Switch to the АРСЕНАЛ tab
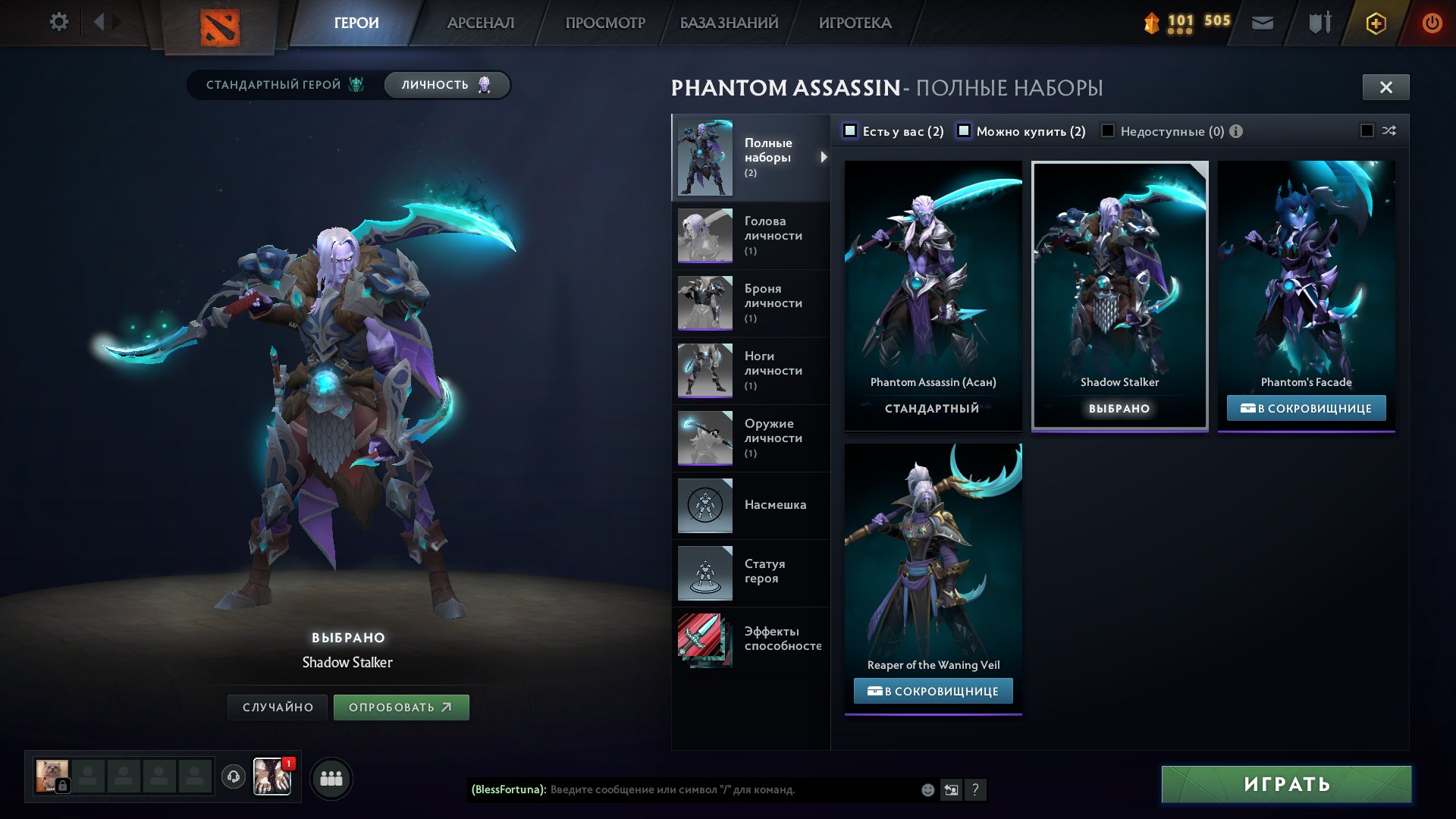1456x819 pixels. (481, 23)
